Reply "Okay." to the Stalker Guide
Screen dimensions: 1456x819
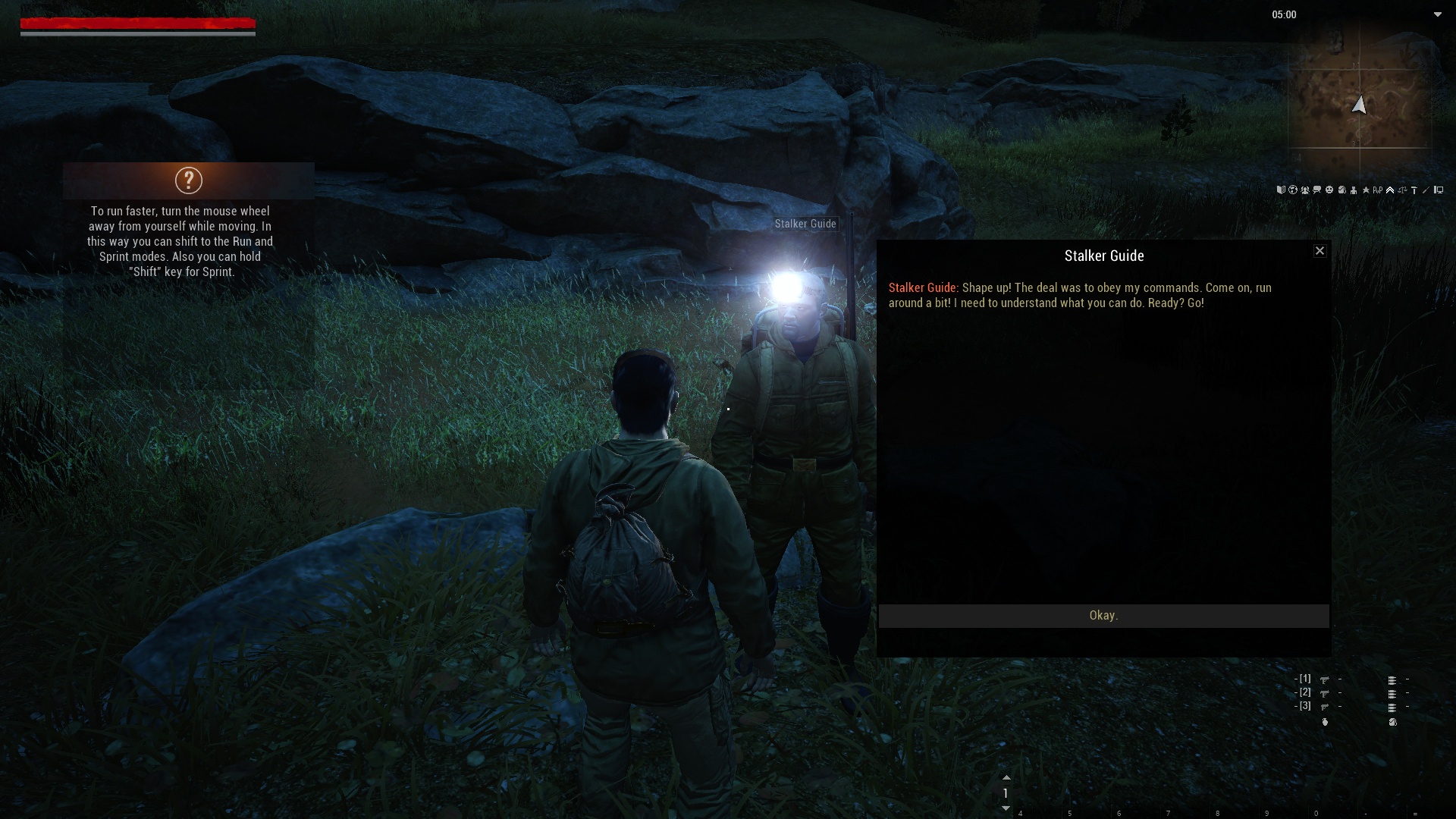point(1103,616)
